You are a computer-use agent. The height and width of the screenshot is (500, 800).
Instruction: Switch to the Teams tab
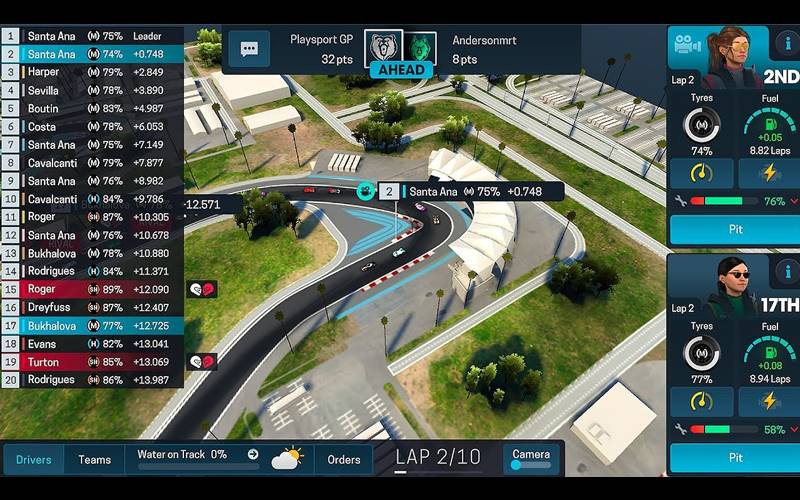95,459
